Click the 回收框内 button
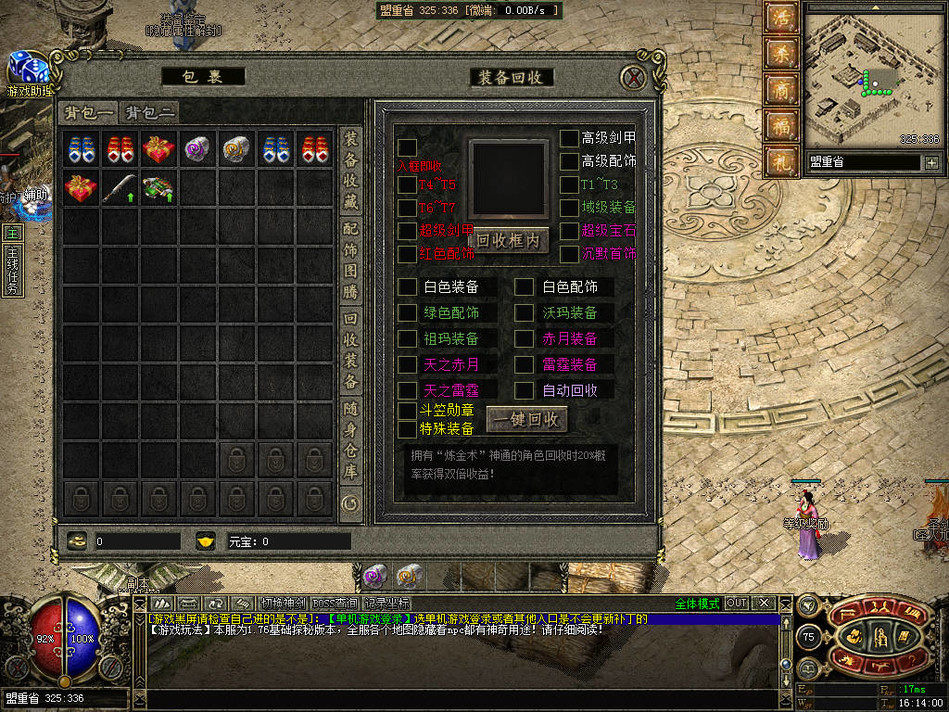 tap(510, 240)
